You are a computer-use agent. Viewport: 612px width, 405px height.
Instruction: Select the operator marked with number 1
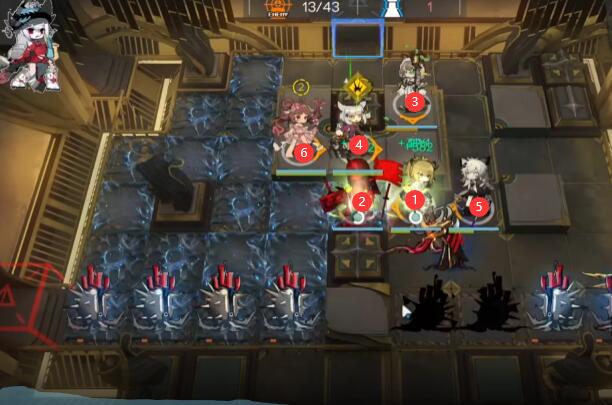click(414, 192)
